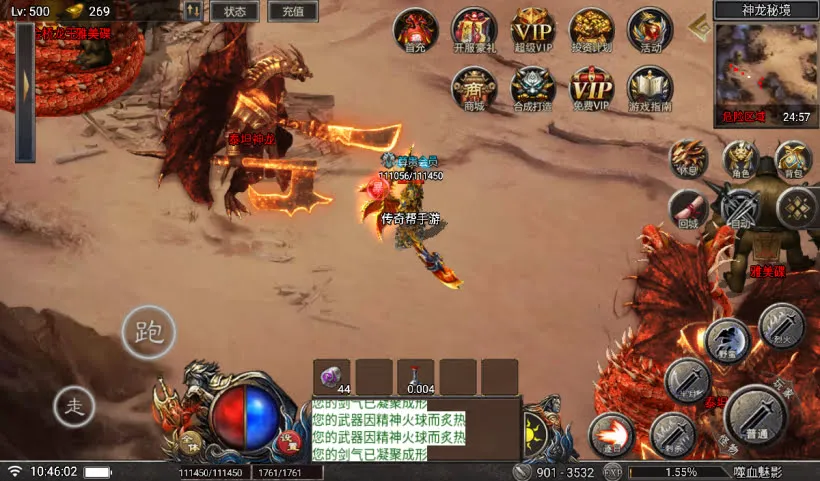Viewport: 820px width, 481px height.
Task: Click the 神龙秘境 minimap
Action: (765, 64)
